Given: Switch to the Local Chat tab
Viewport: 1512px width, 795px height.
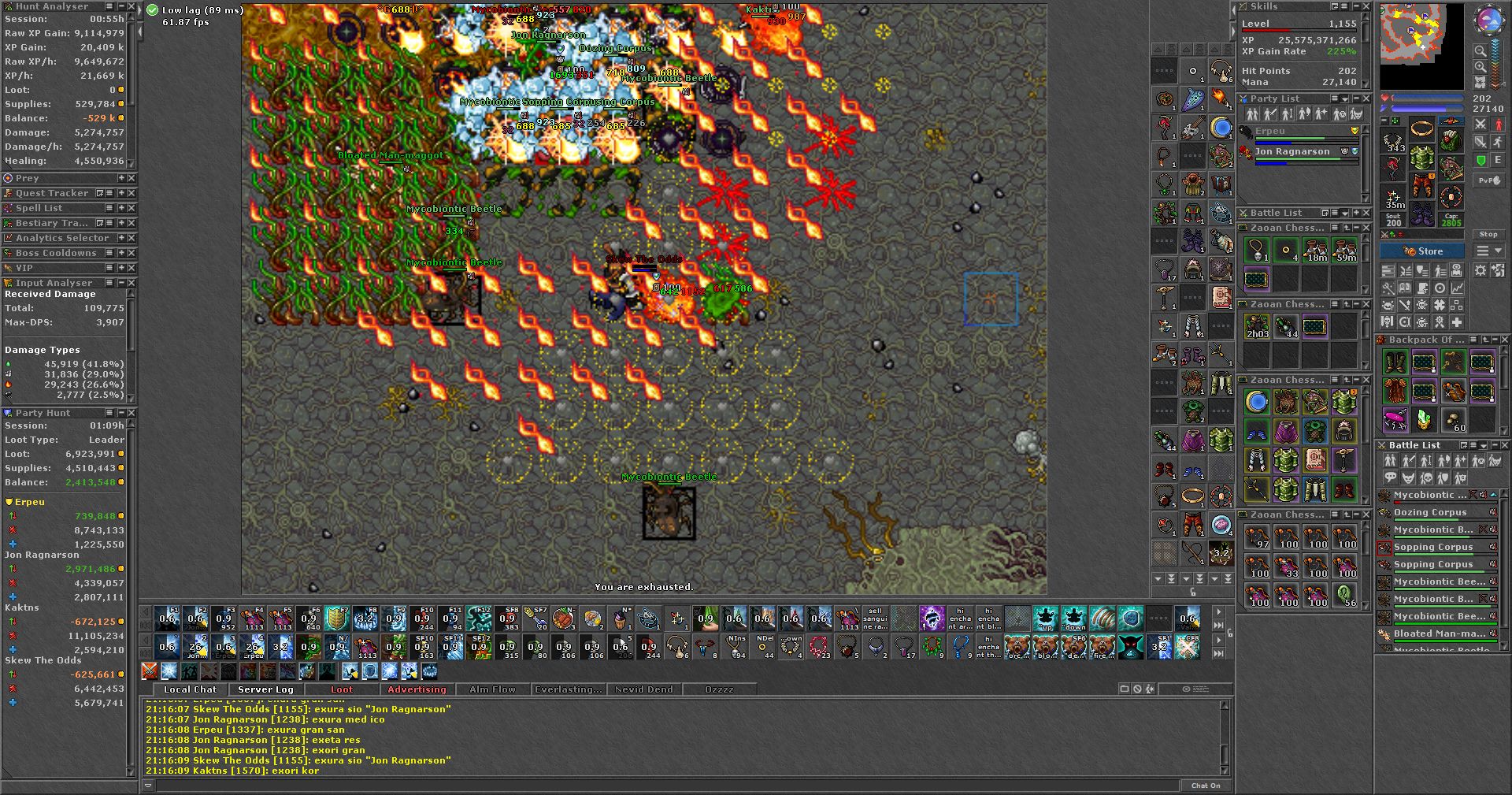Looking at the screenshot, I should click(x=190, y=689).
